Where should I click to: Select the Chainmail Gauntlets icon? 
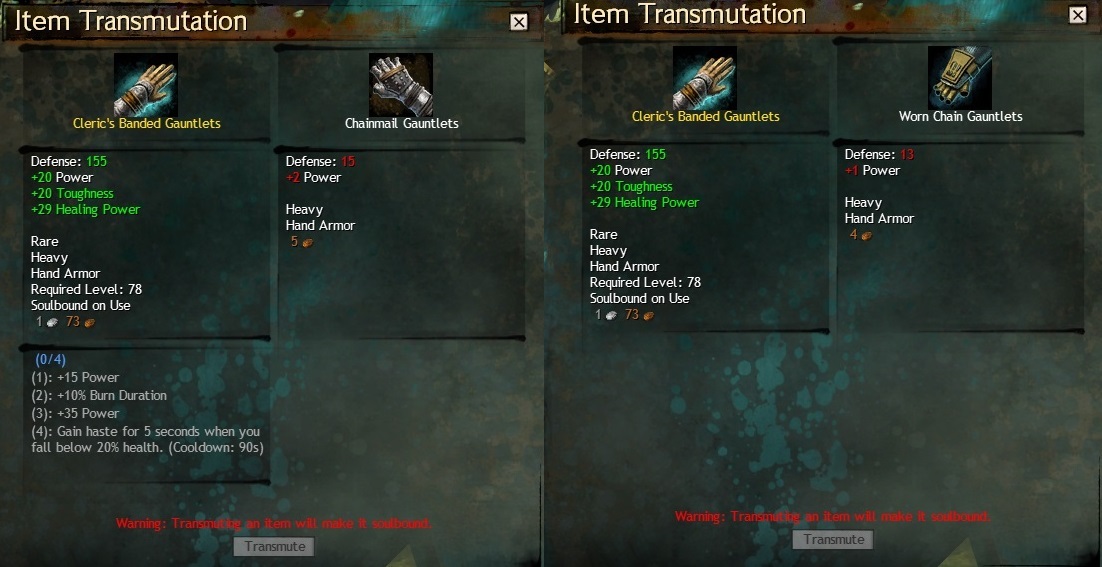(401, 85)
